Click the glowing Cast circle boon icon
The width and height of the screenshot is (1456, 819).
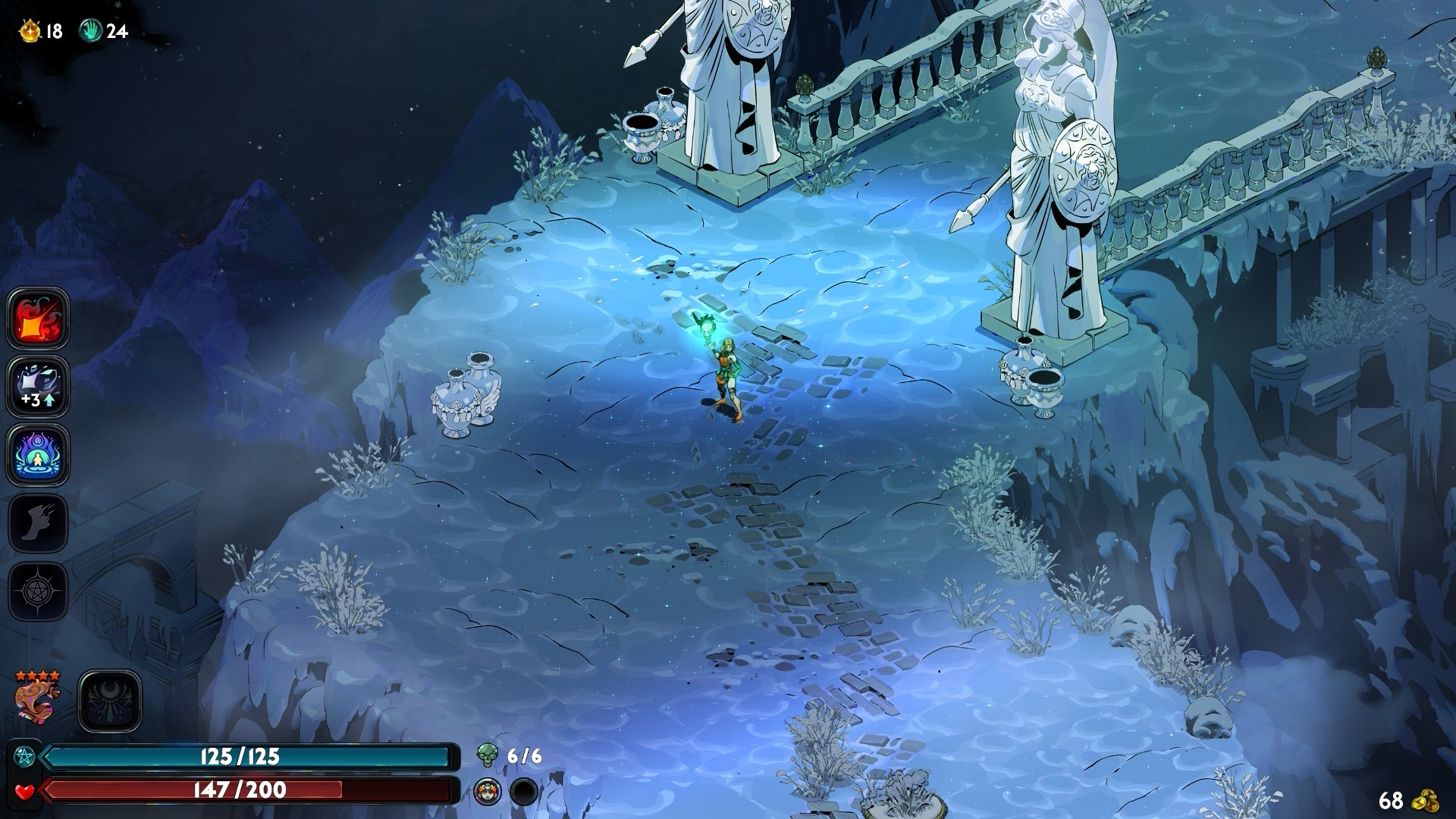[38, 454]
